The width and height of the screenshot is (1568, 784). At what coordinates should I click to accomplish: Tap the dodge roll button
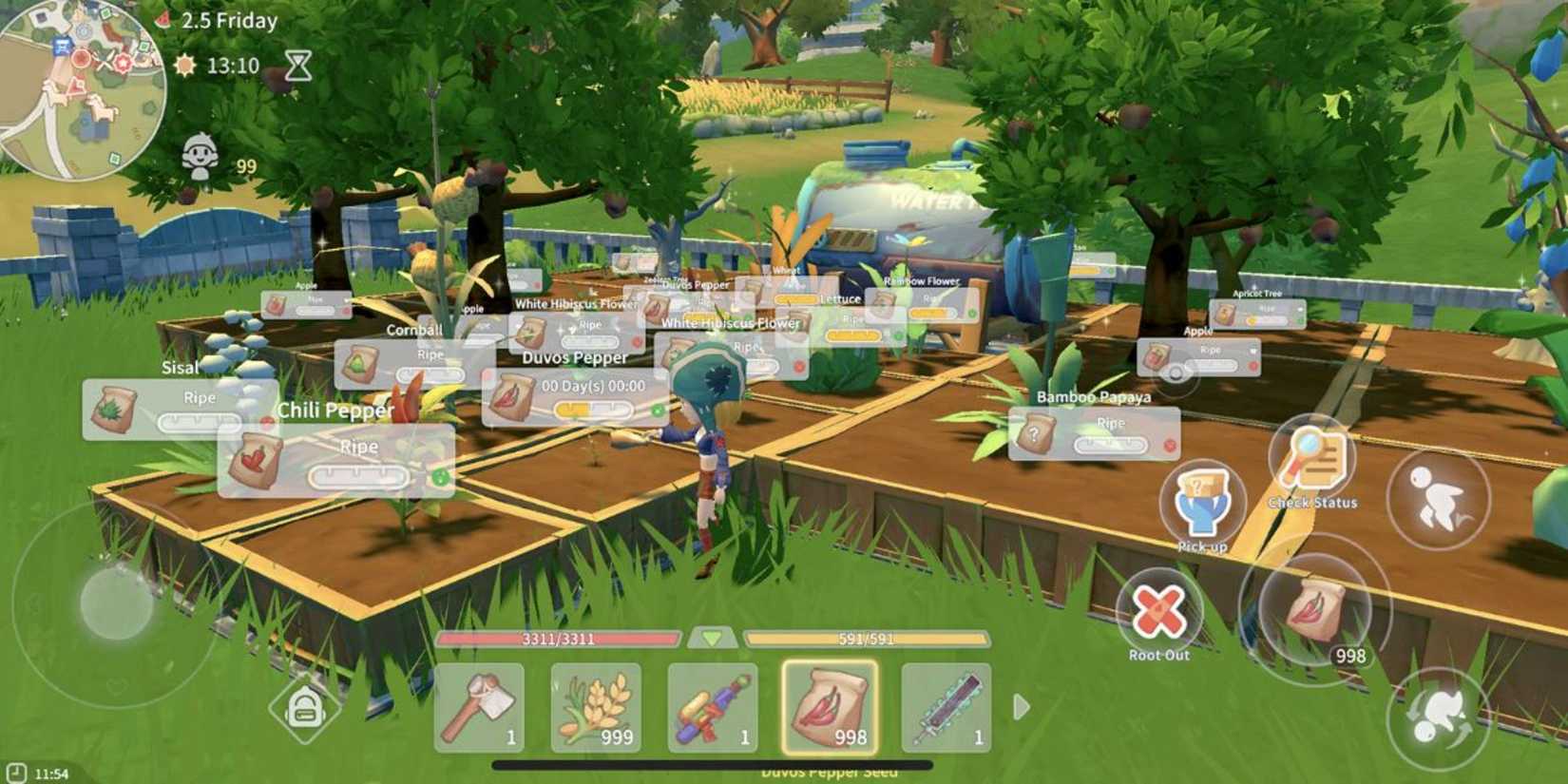pos(1435,718)
